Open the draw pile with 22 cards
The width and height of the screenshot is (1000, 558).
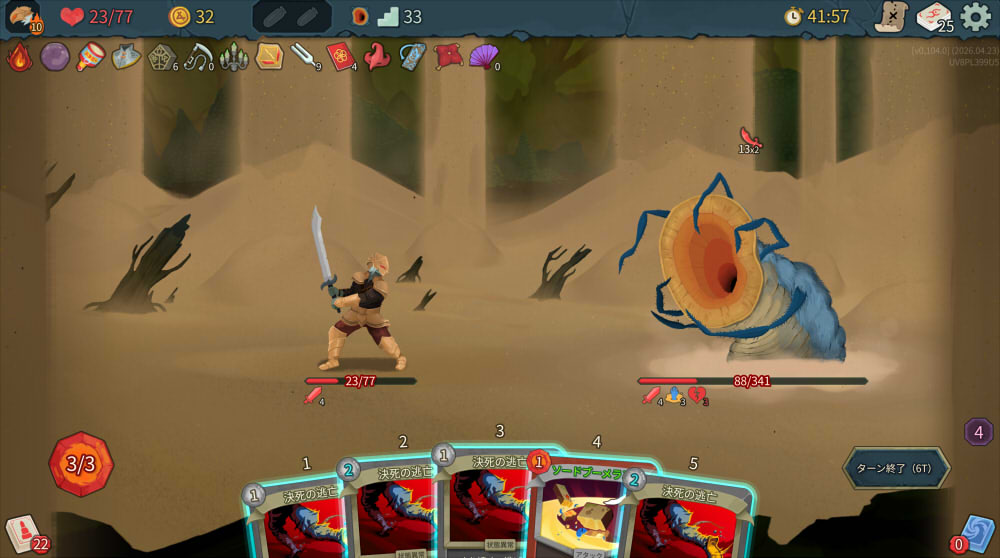pyautogui.click(x=22, y=531)
